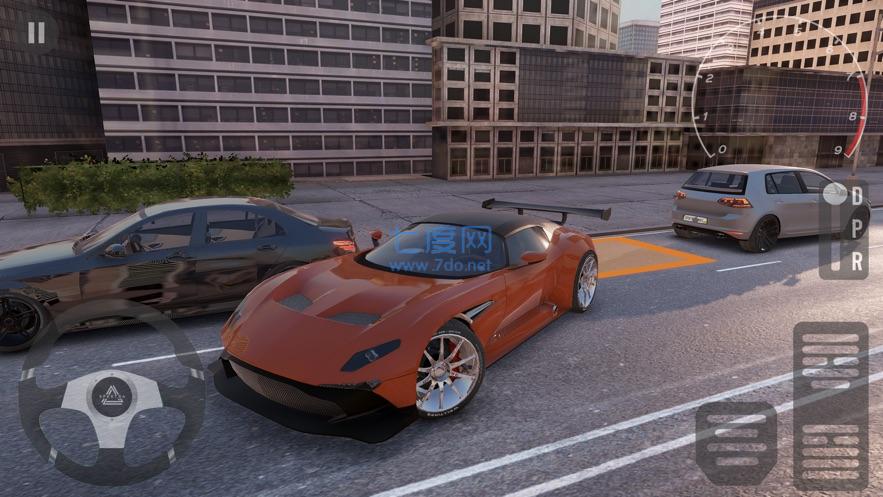The height and width of the screenshot is (497, 883).
Task: Shift the gear selector to D
Action: 857,197
